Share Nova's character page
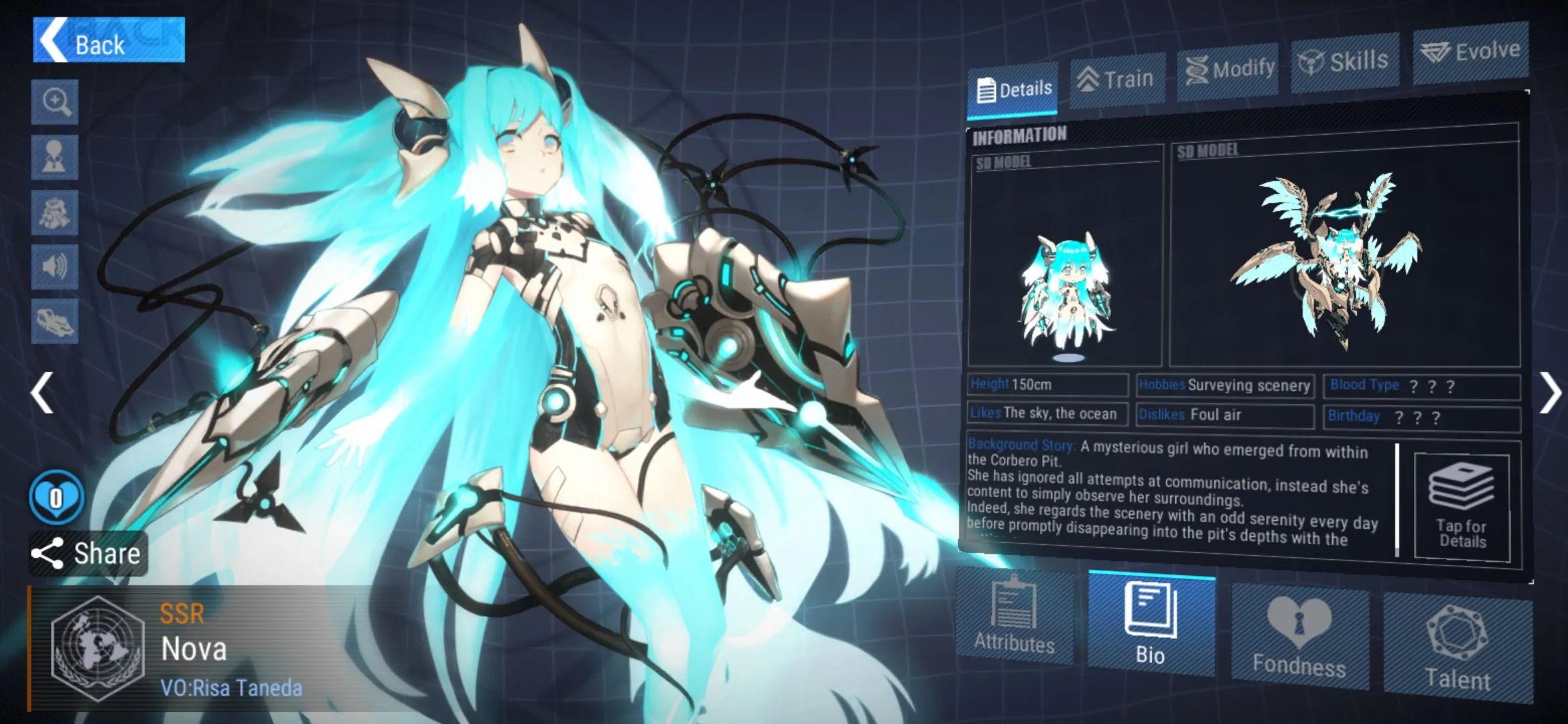This screenshot has width=1568, height=724. 87,554
